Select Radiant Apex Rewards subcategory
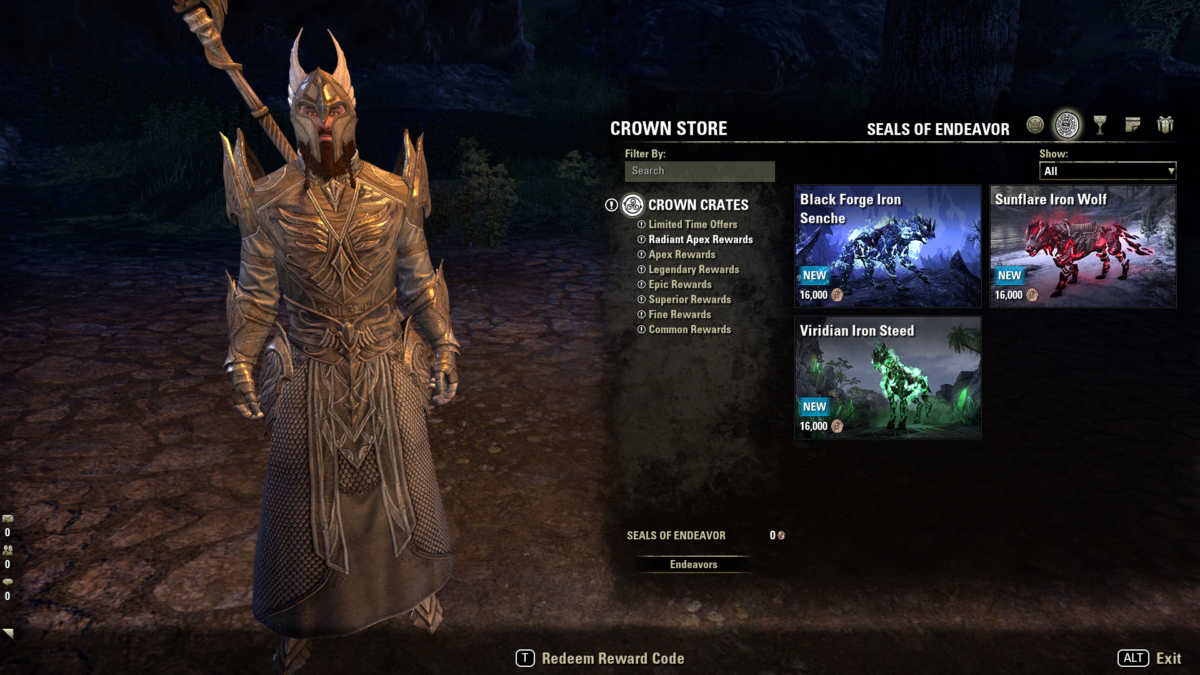The height and width of the screenshot is (675, 1200). coord(700,240)
